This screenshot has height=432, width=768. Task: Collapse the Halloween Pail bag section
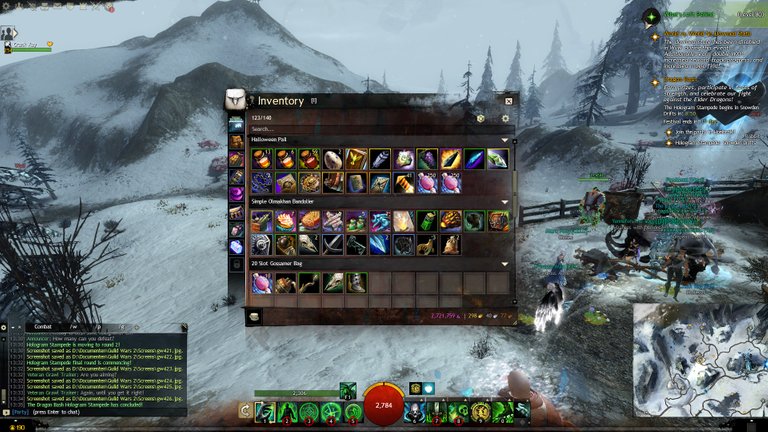point(505,140)
